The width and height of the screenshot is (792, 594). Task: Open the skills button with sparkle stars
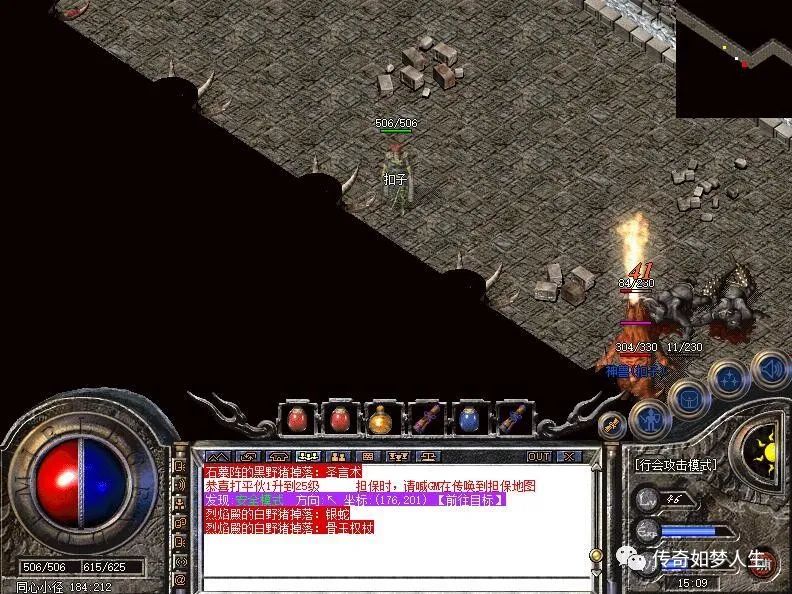click(727, 380)
